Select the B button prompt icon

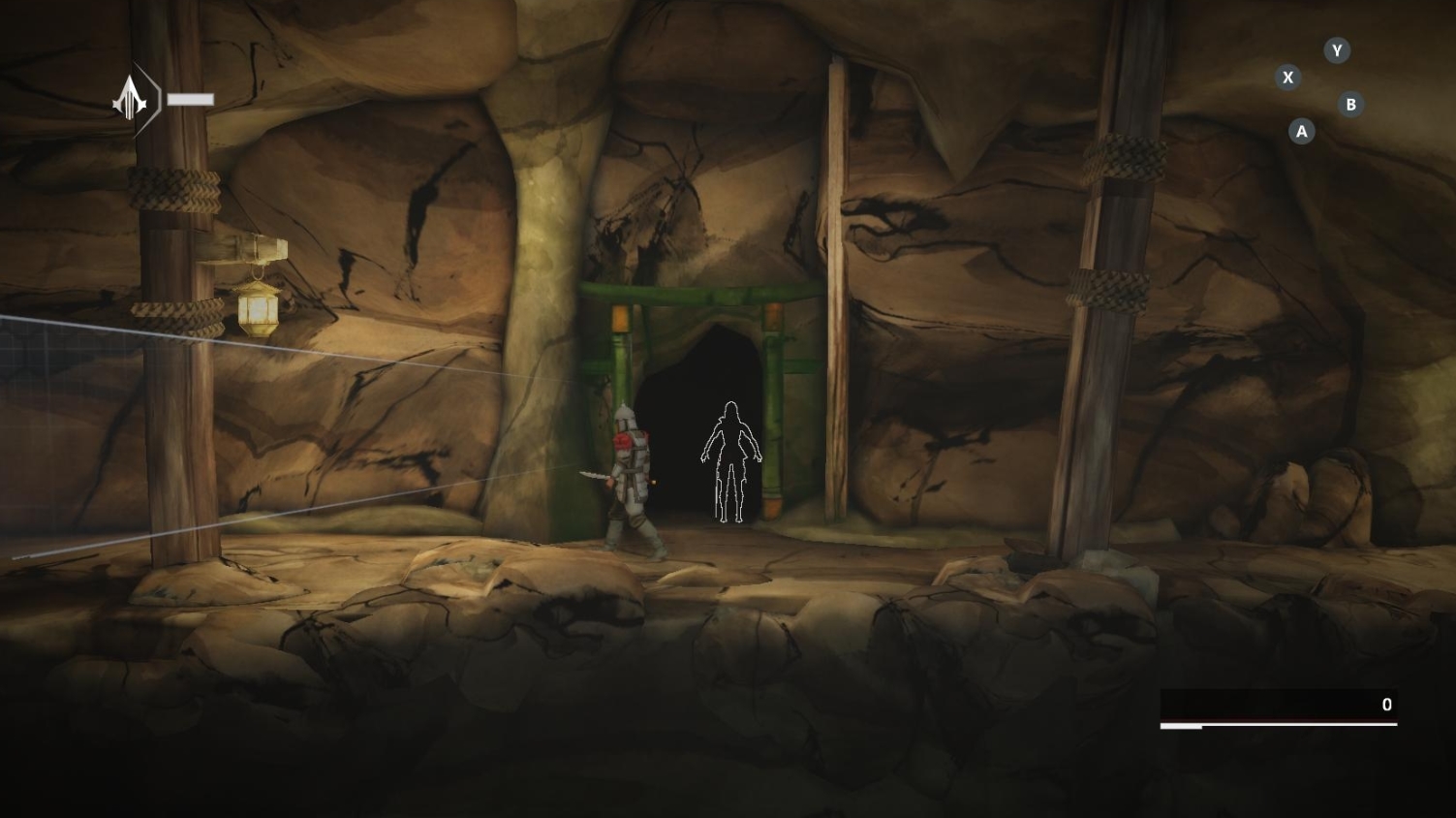[x=1350, y=103]
